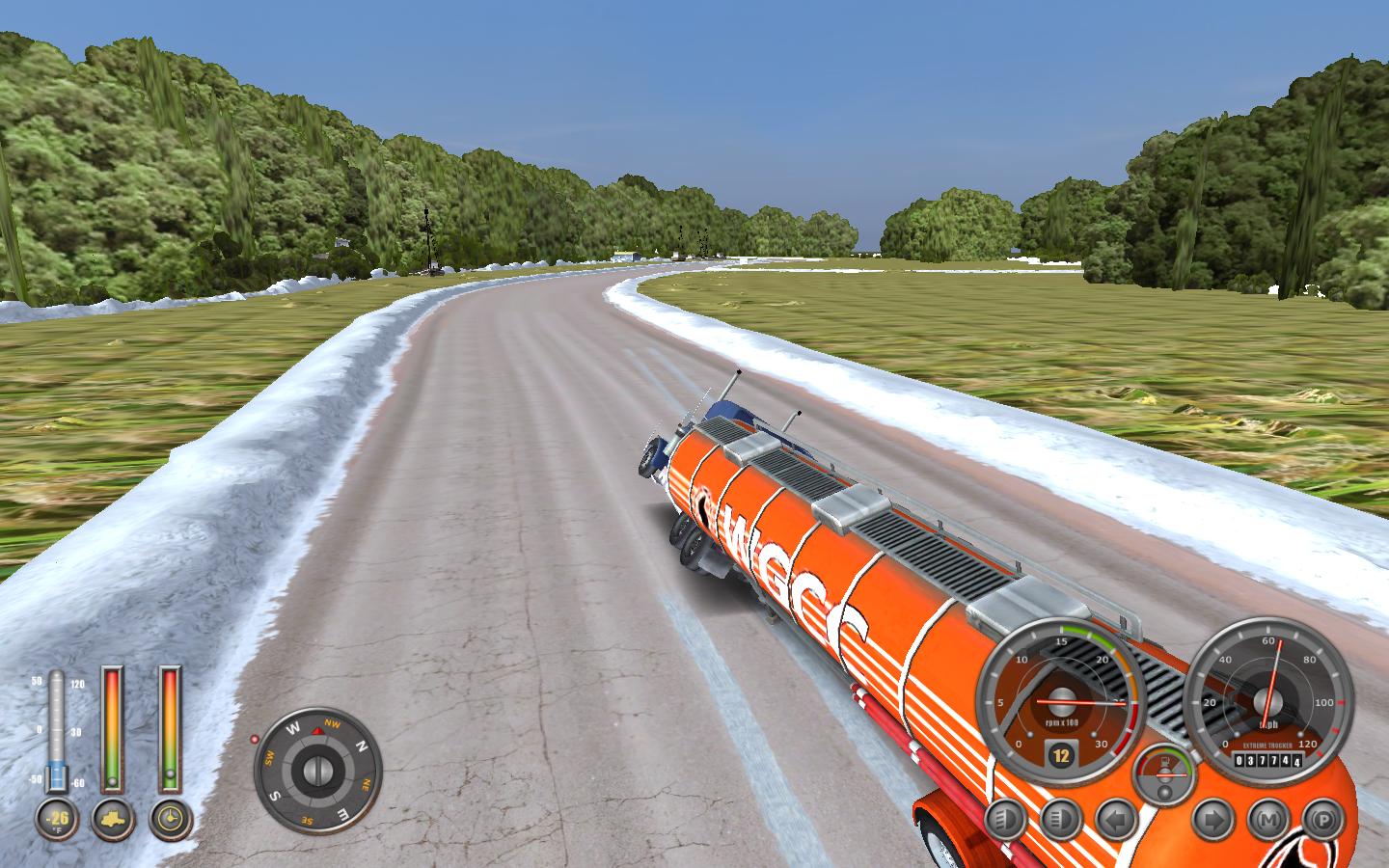Select the compass dial
The width and height of the screenshot is (1389, 868).
[317, 771]
